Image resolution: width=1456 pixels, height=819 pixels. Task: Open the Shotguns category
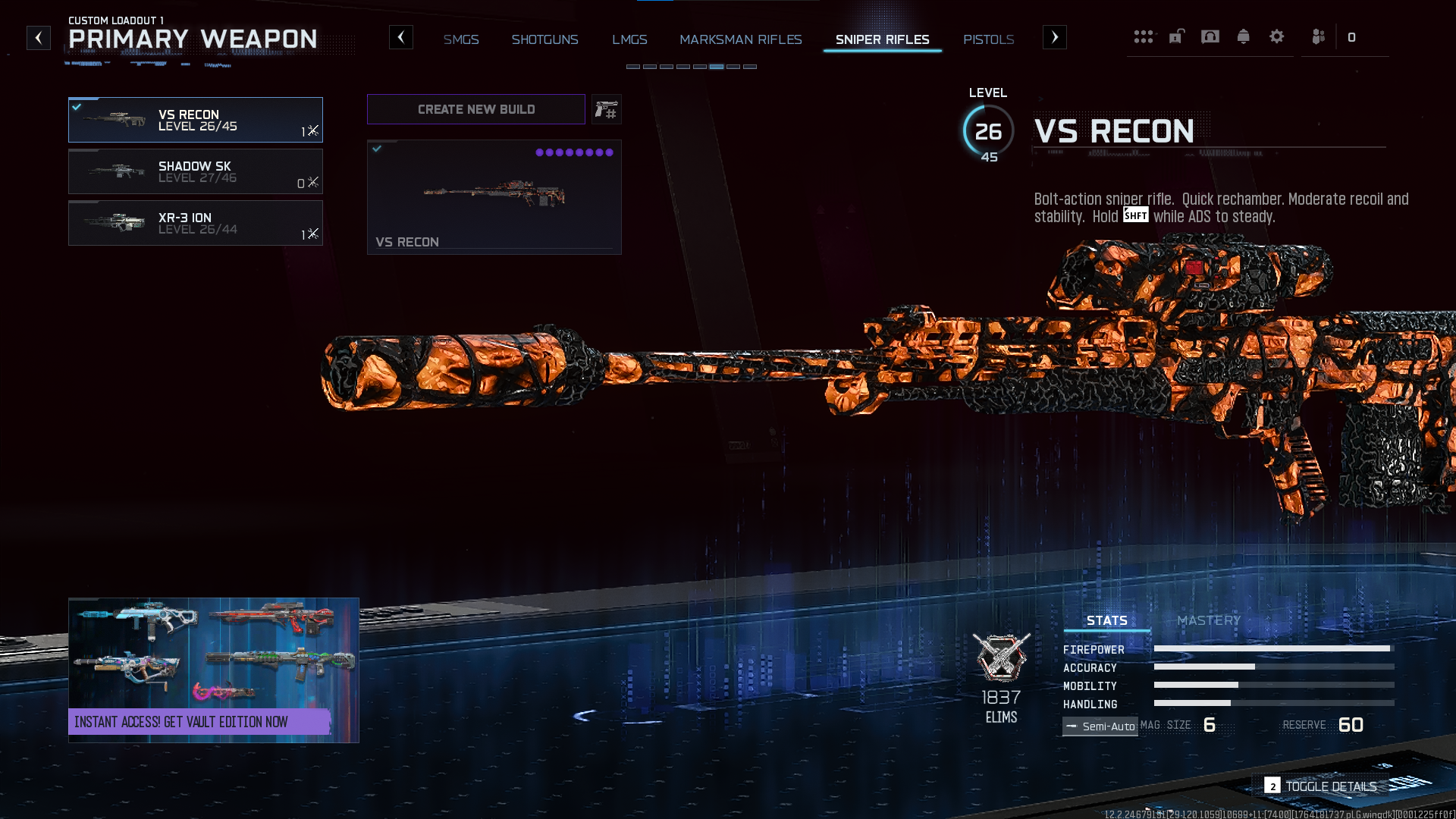pyautogui.click(x=544, y=39)
